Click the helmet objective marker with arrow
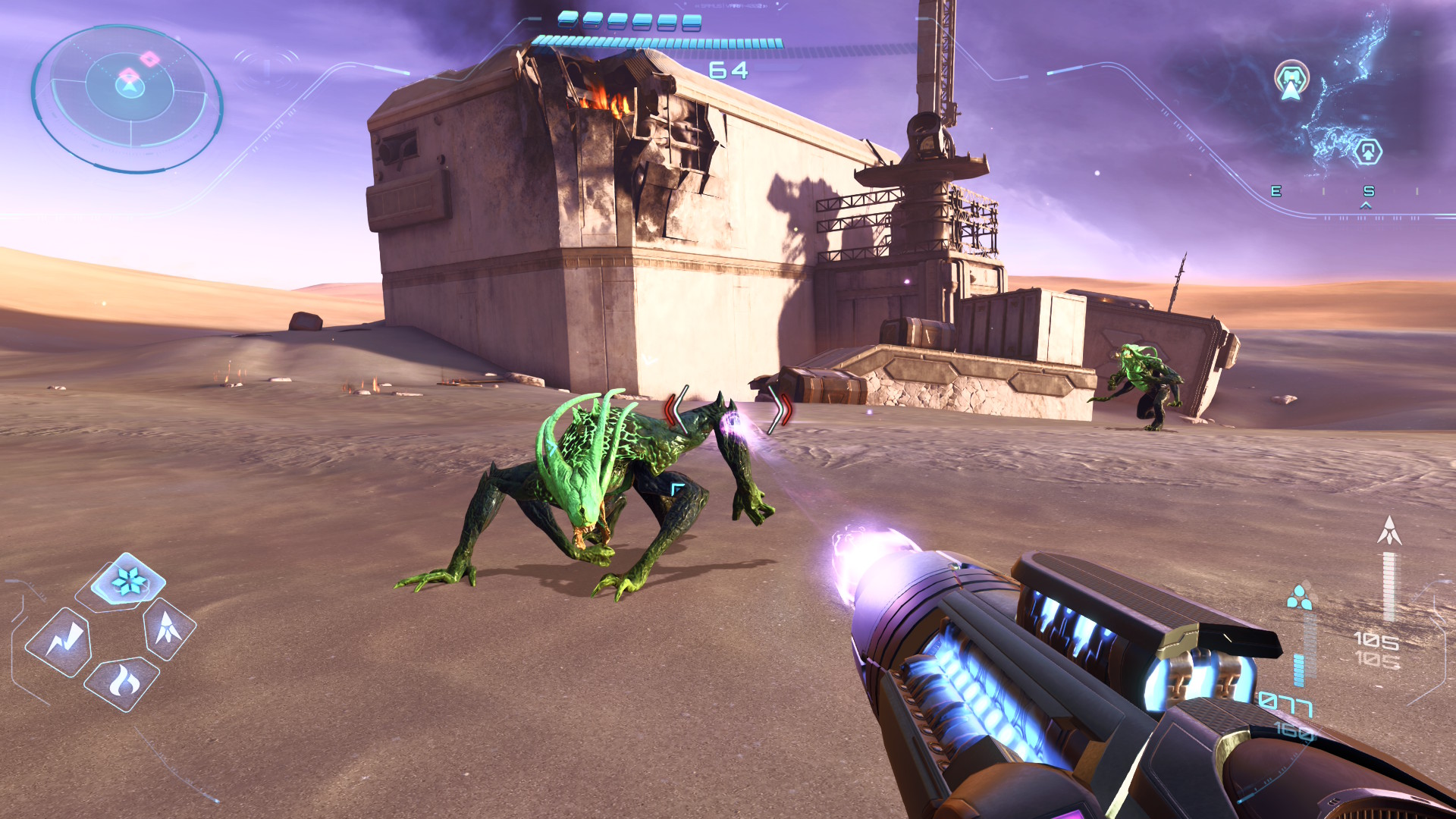Screen dimensions: 1456x819 (x=1291, y=80)
